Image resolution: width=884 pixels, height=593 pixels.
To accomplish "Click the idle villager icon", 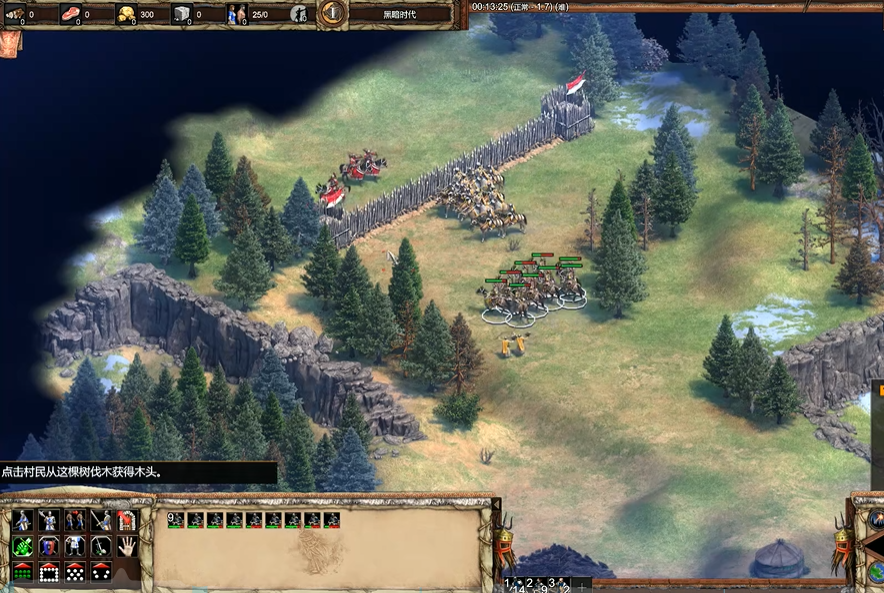I will point(299,14).
